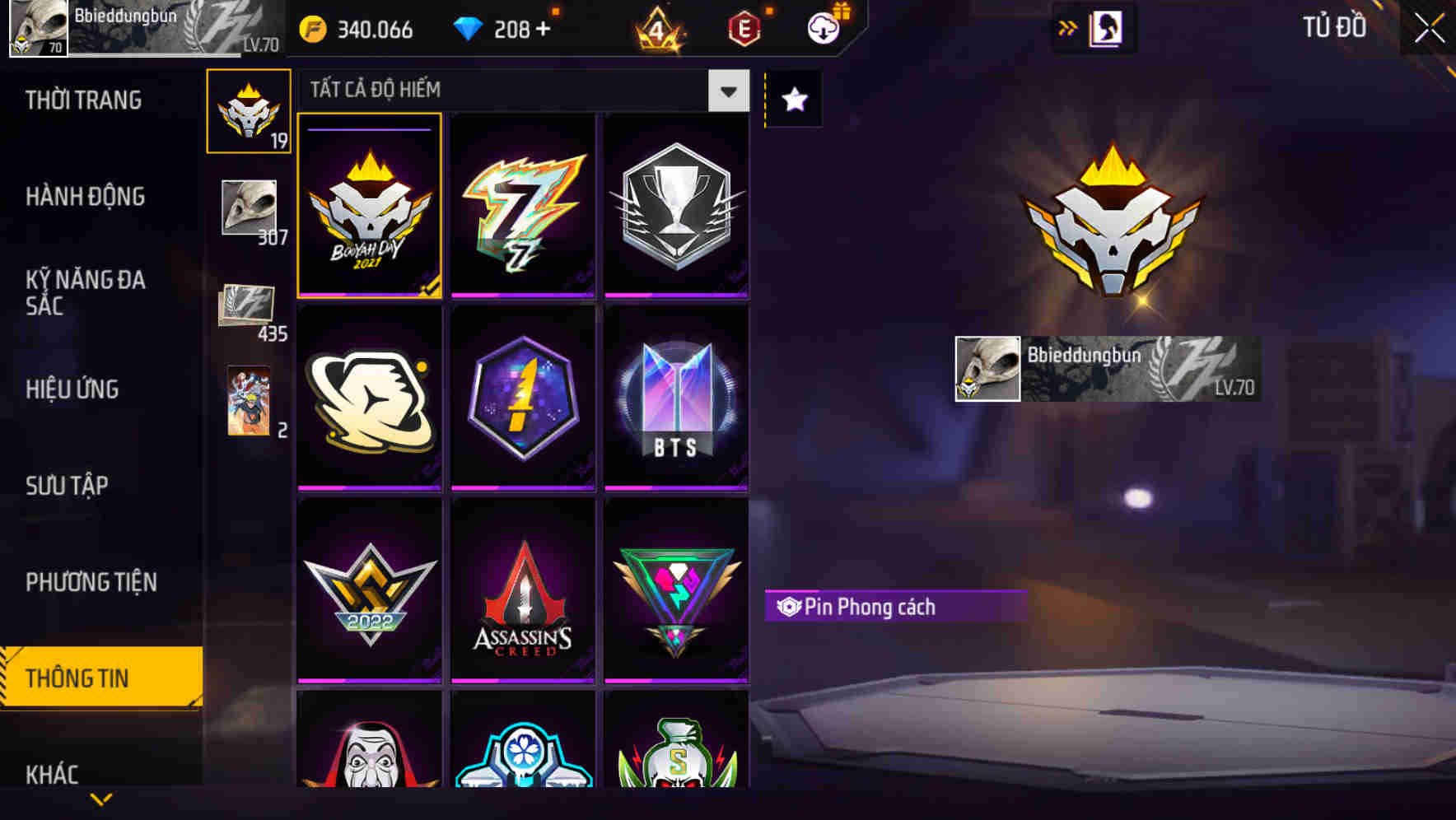
Task: Select the pin category showing 19 items
Action: tap(247, 114)
